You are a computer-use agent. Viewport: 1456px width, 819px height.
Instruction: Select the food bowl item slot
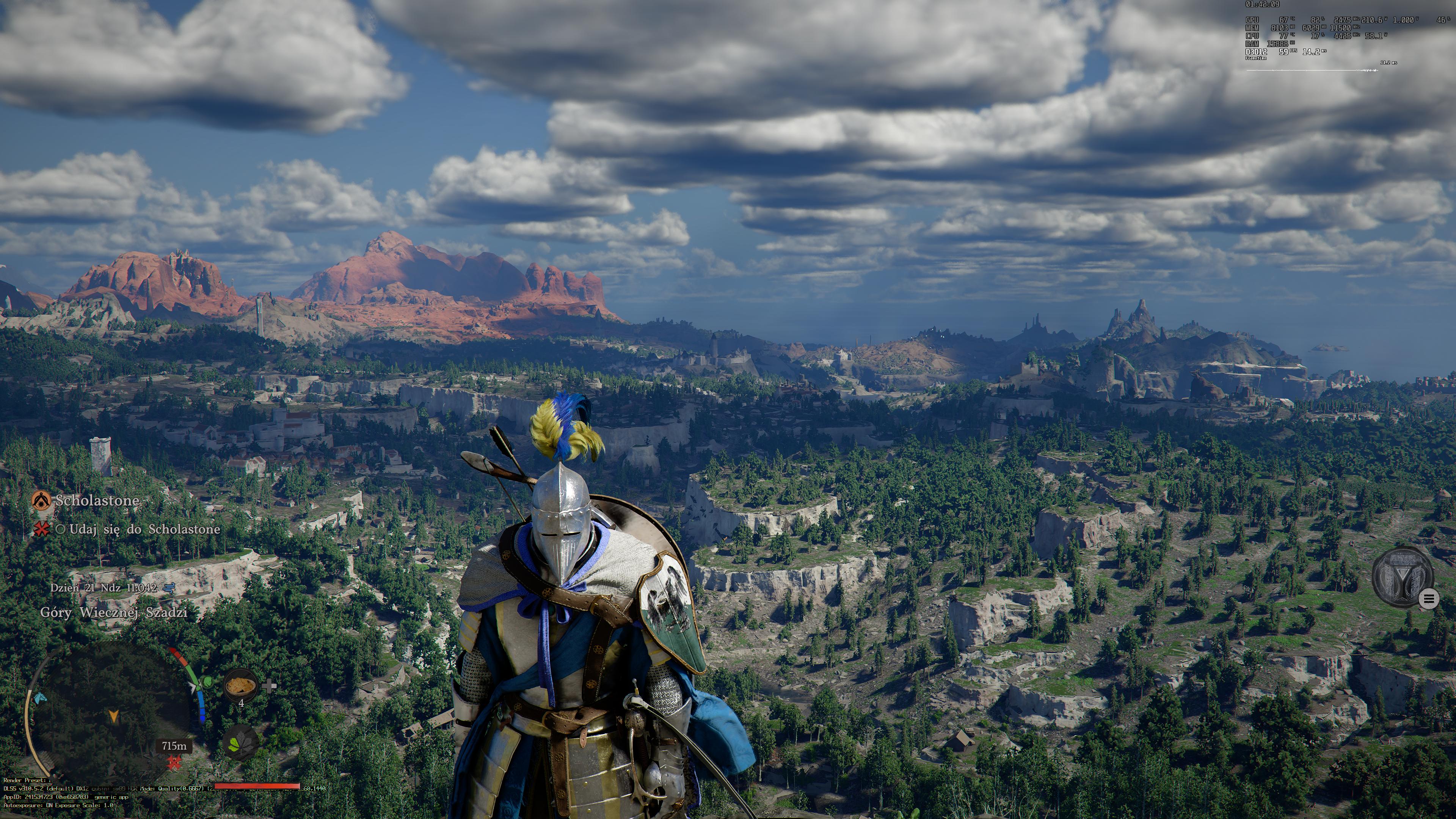(x=240, y=686)
